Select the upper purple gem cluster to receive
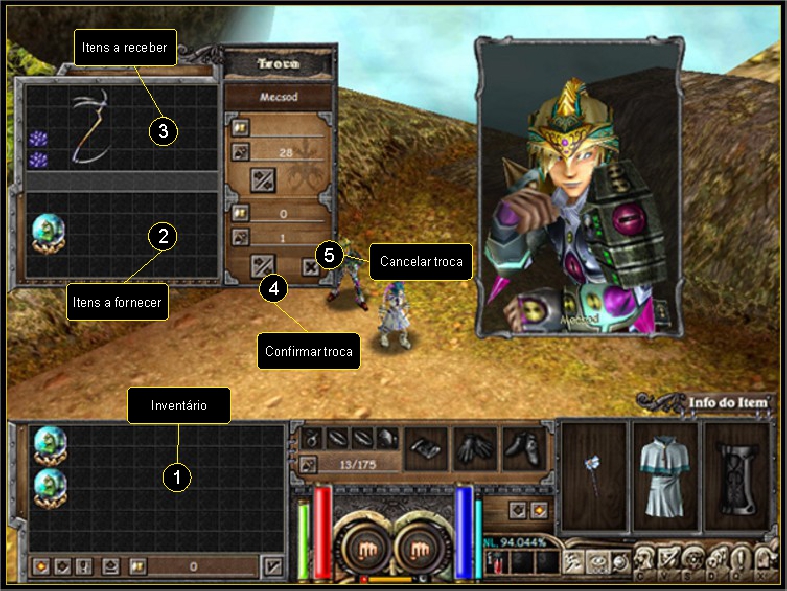 38,139
